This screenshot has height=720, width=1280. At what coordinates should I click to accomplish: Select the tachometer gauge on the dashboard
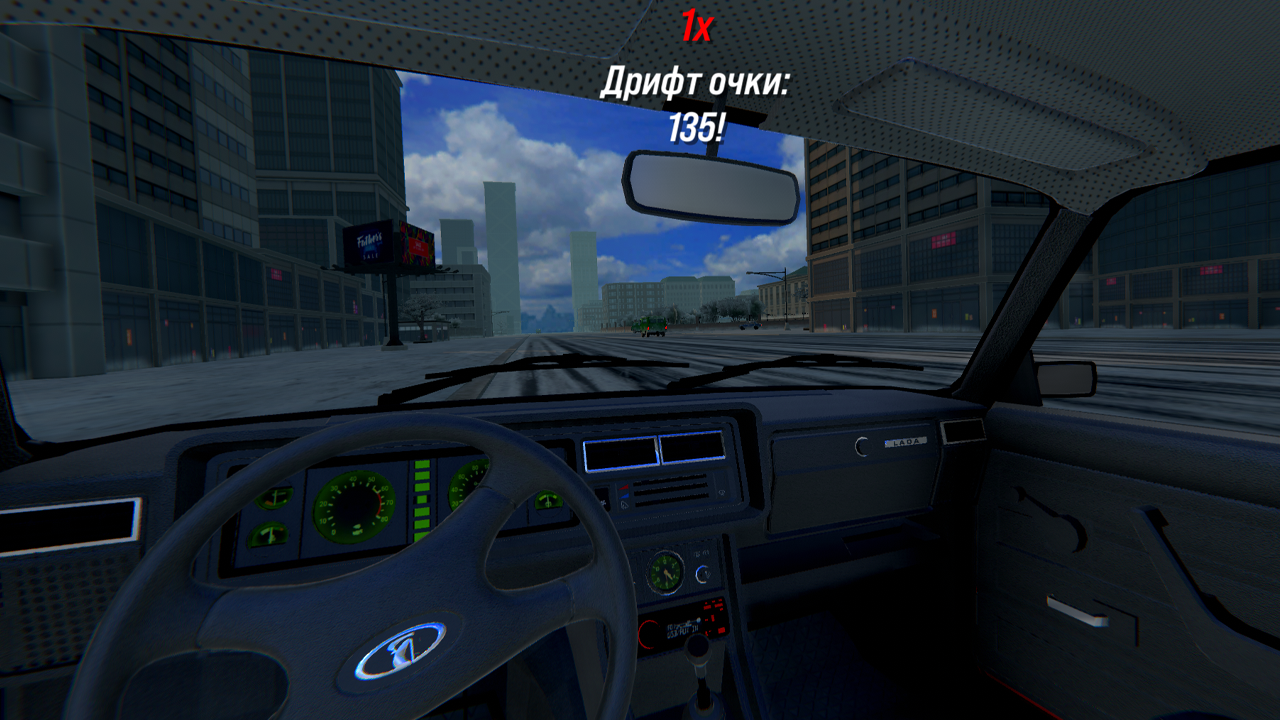click(355, 505)
